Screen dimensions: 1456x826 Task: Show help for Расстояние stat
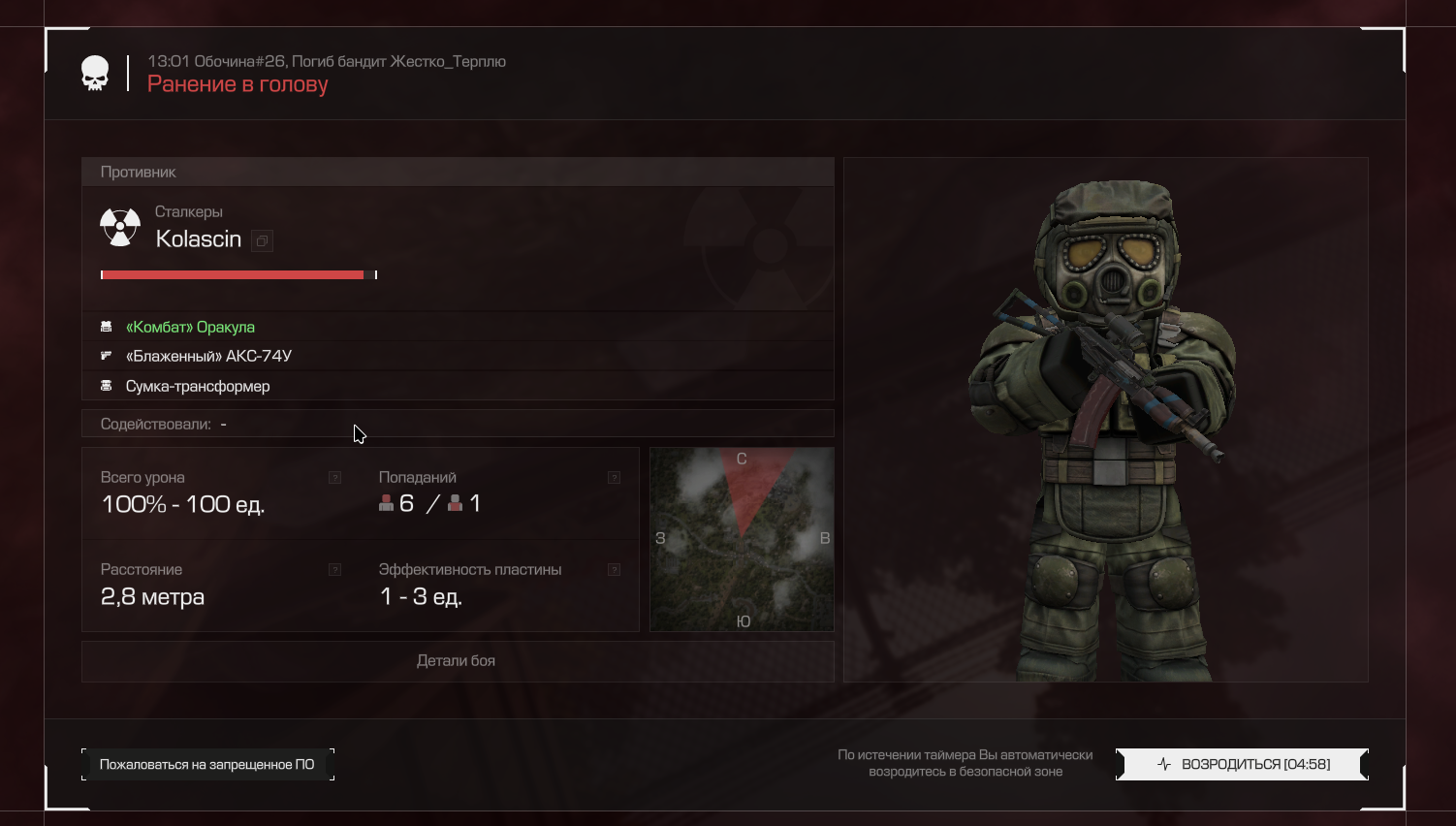[334, 569]
